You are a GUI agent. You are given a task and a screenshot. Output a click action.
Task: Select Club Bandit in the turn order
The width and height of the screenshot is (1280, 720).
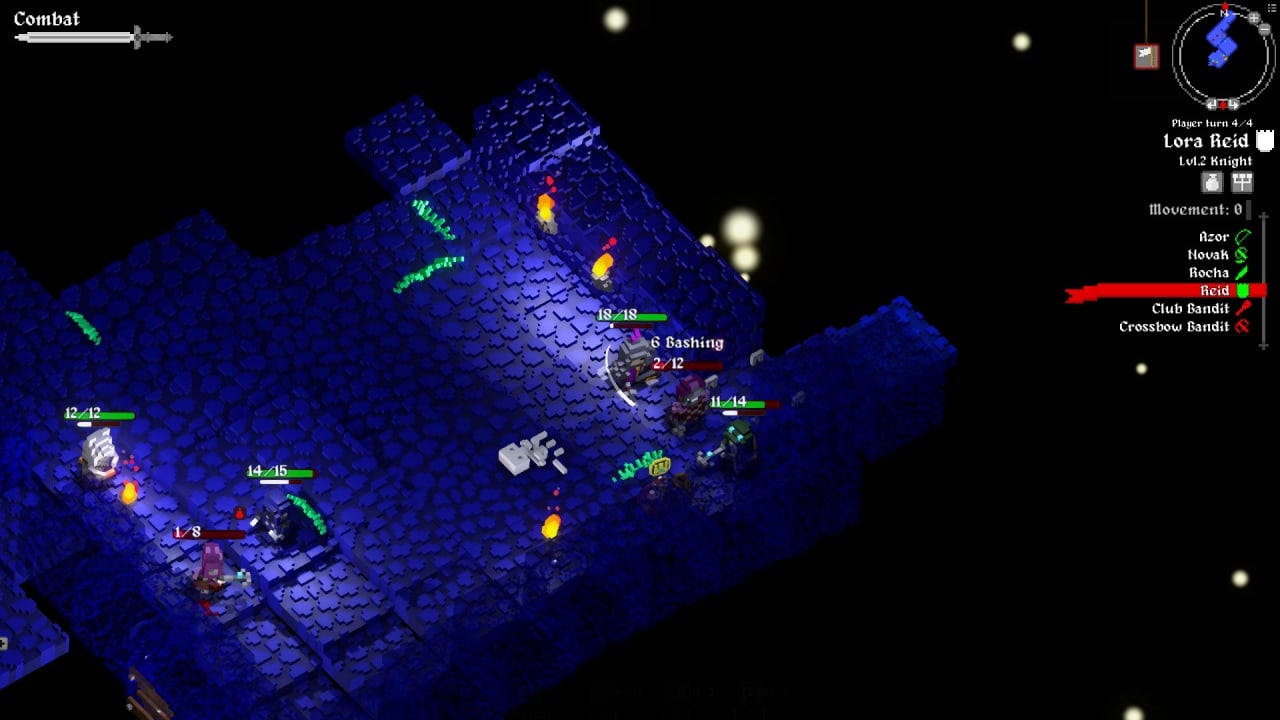point(1190,309)
